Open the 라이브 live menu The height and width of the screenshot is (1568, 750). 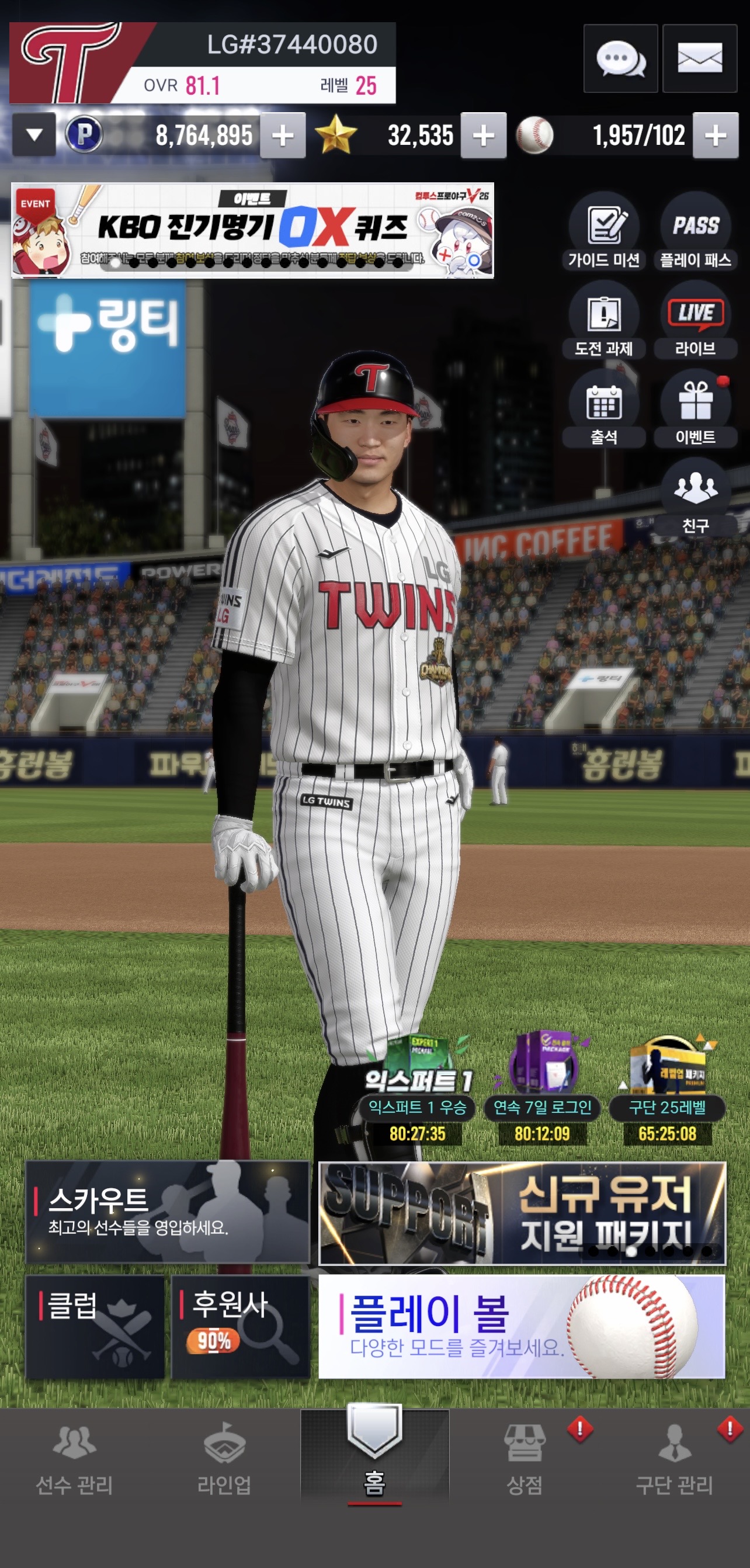point(695,321)
